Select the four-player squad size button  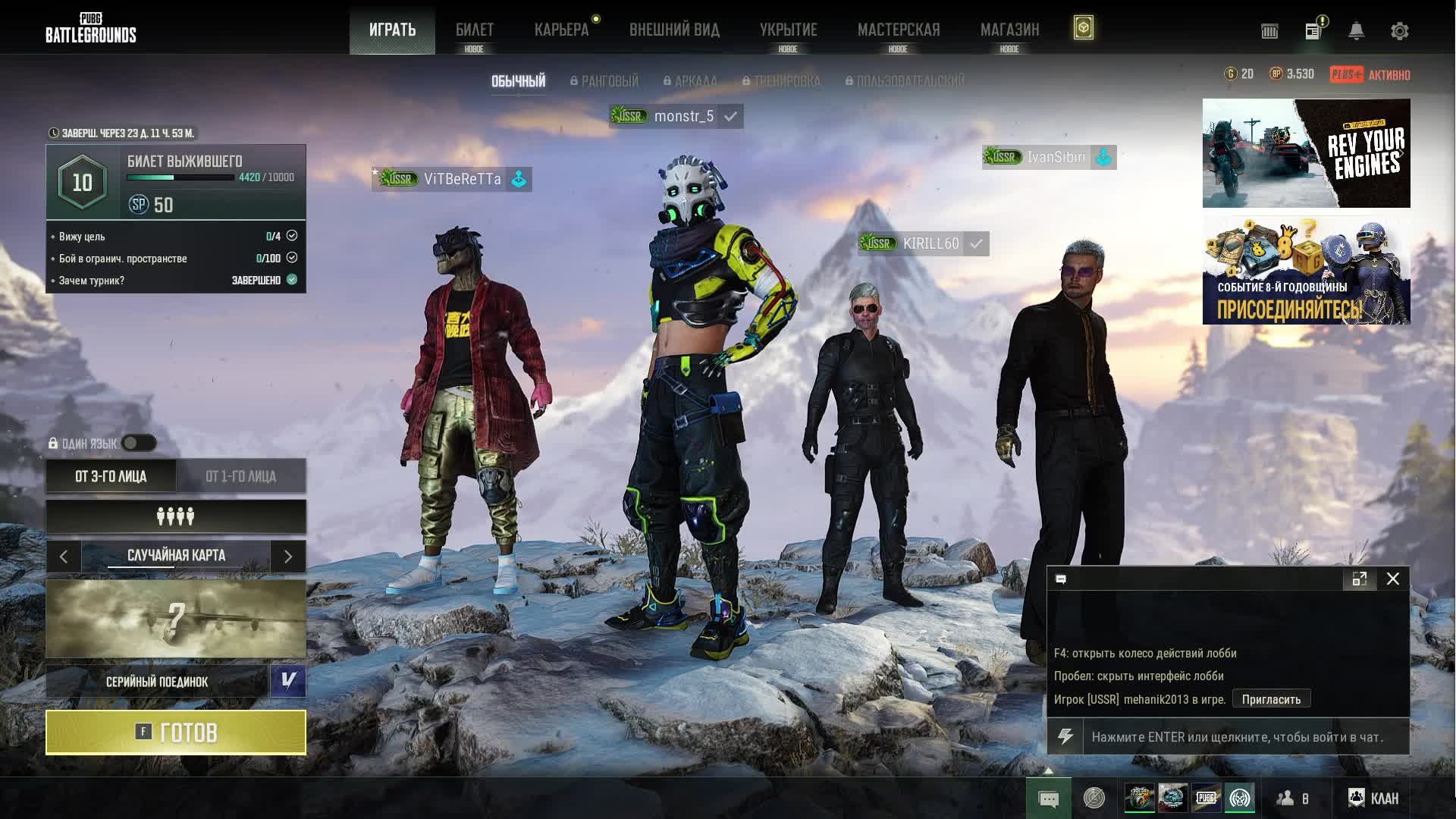176,516
